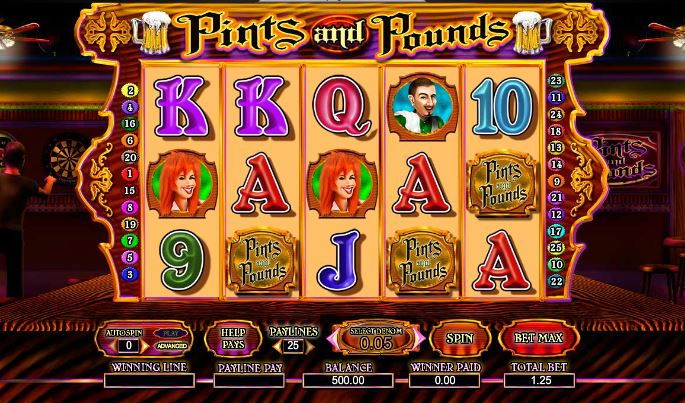
Task: Open Advanced auto spin options
Action: pos(170,346)
